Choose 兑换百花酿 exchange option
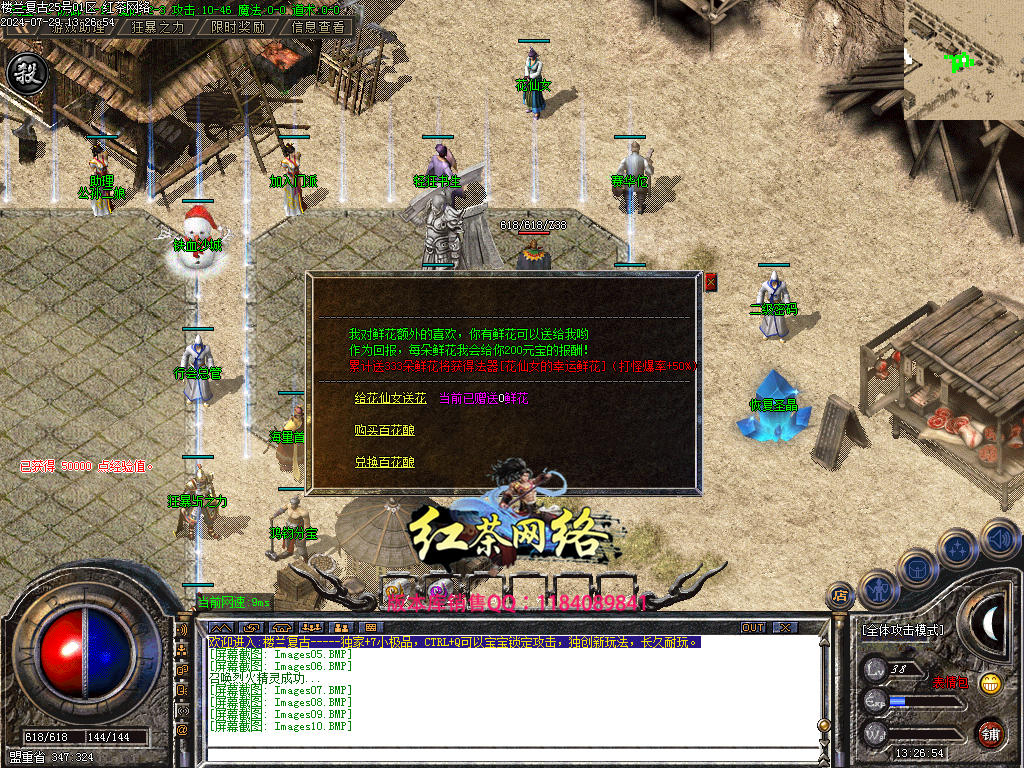 (384, 462)
